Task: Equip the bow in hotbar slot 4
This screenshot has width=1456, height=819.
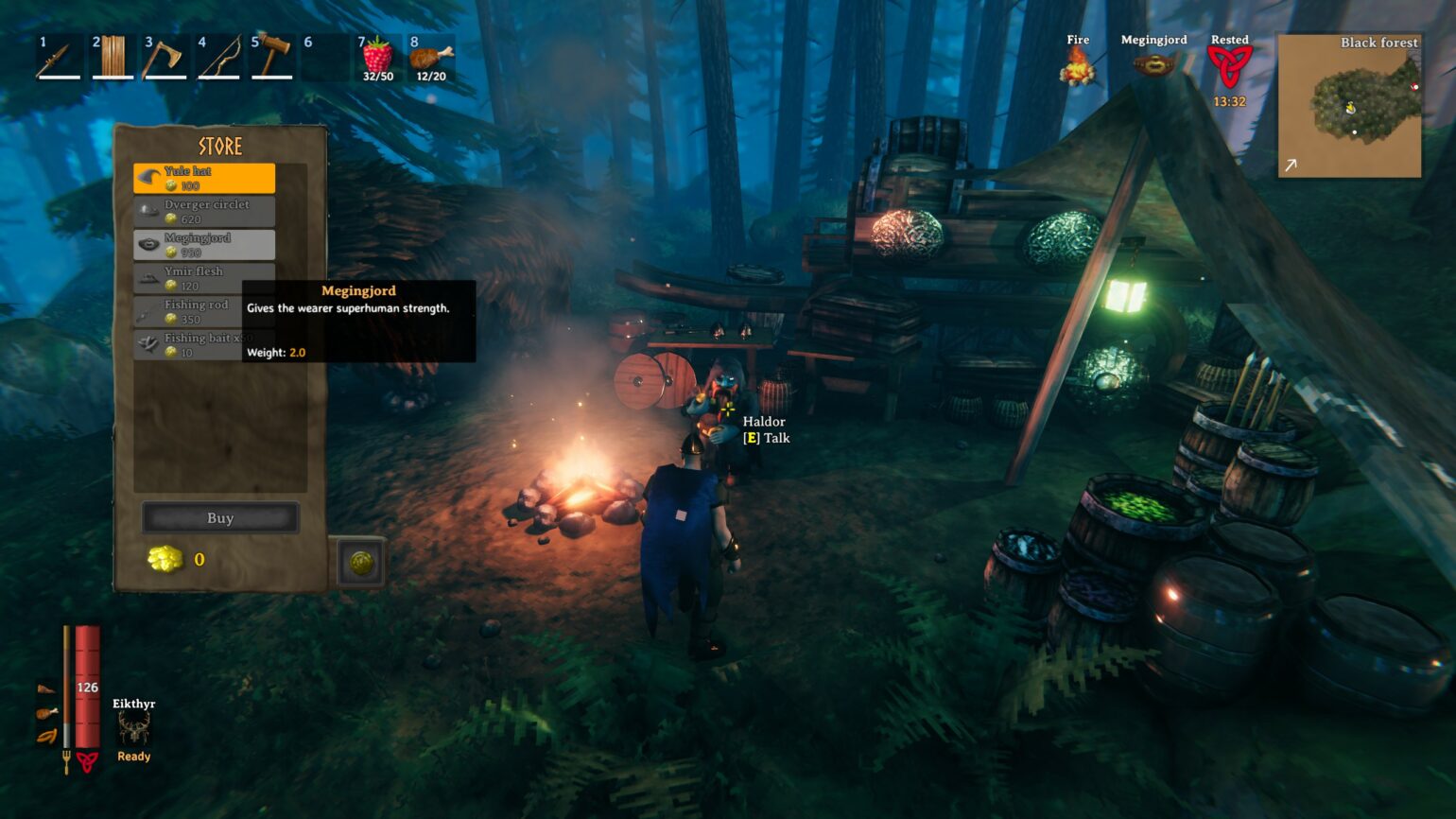Action: 216,57
